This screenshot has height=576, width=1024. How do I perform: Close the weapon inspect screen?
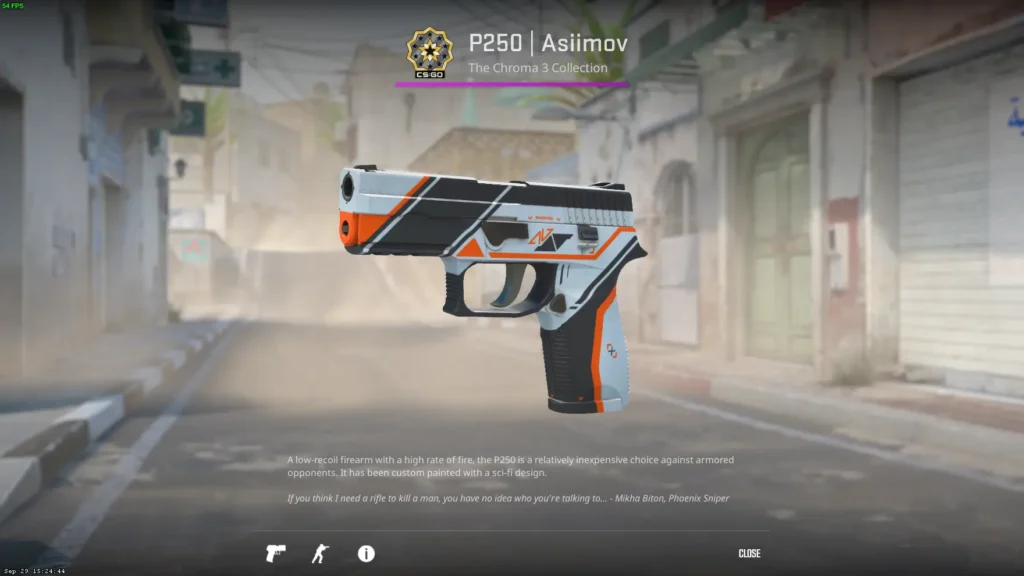pos(749,553)
